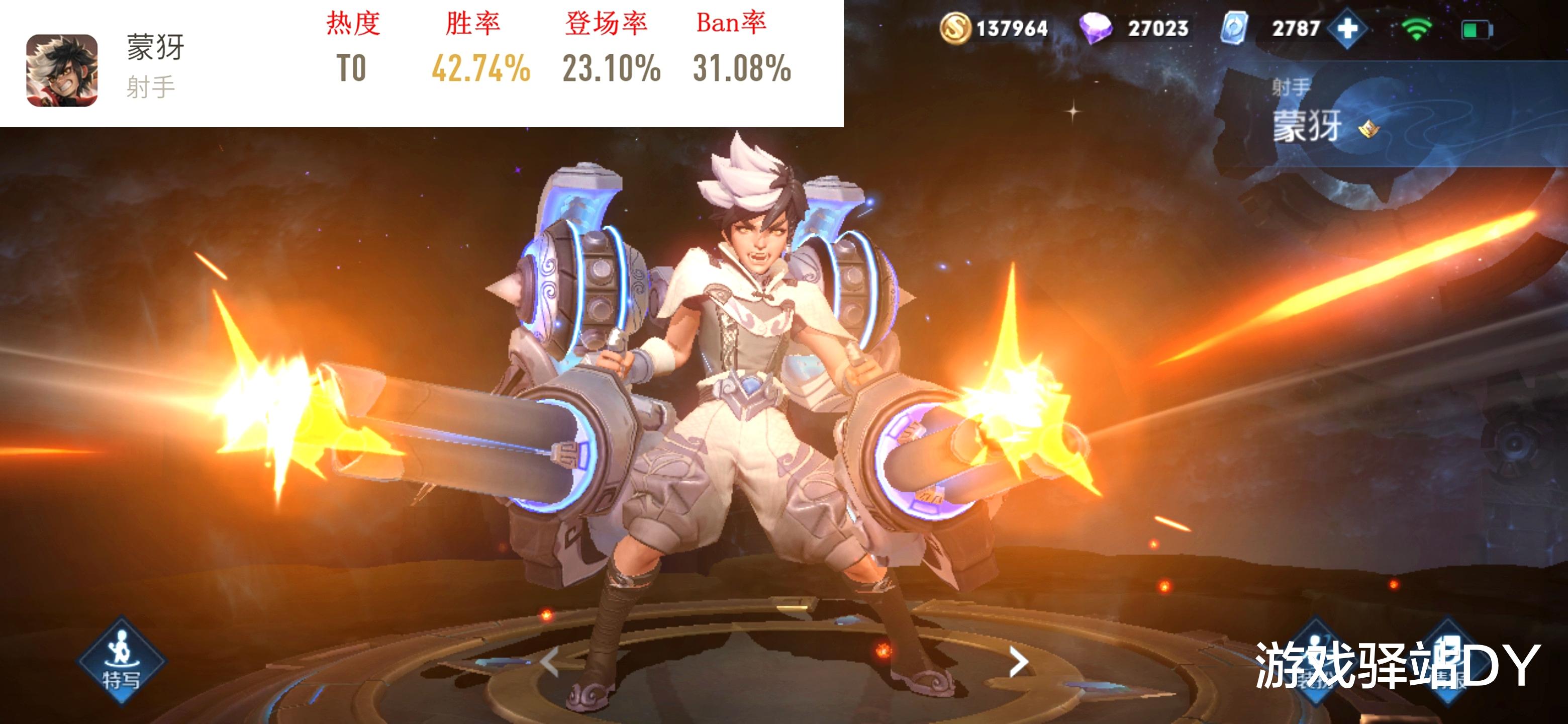The image size is (1568, 724).
Task: Tap the plus button beside 2787 tickets
Action: [1348, 29]
